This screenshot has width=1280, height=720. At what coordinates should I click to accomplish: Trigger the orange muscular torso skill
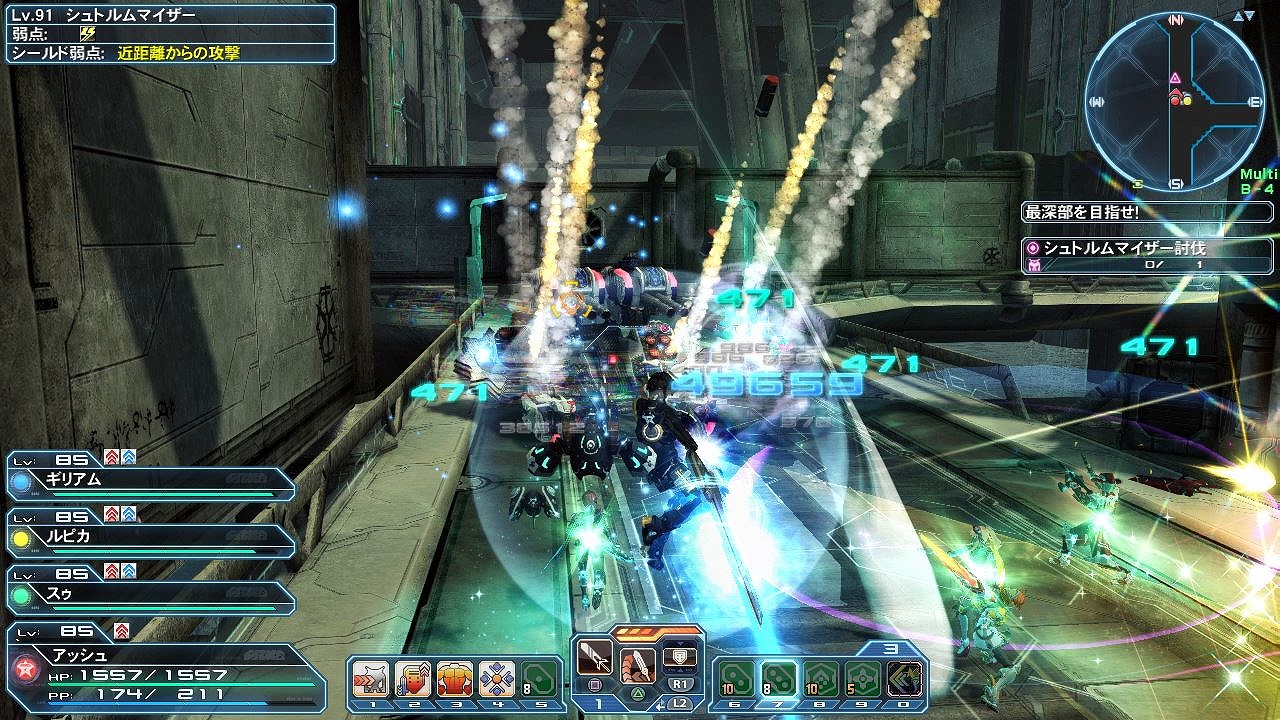455,679
